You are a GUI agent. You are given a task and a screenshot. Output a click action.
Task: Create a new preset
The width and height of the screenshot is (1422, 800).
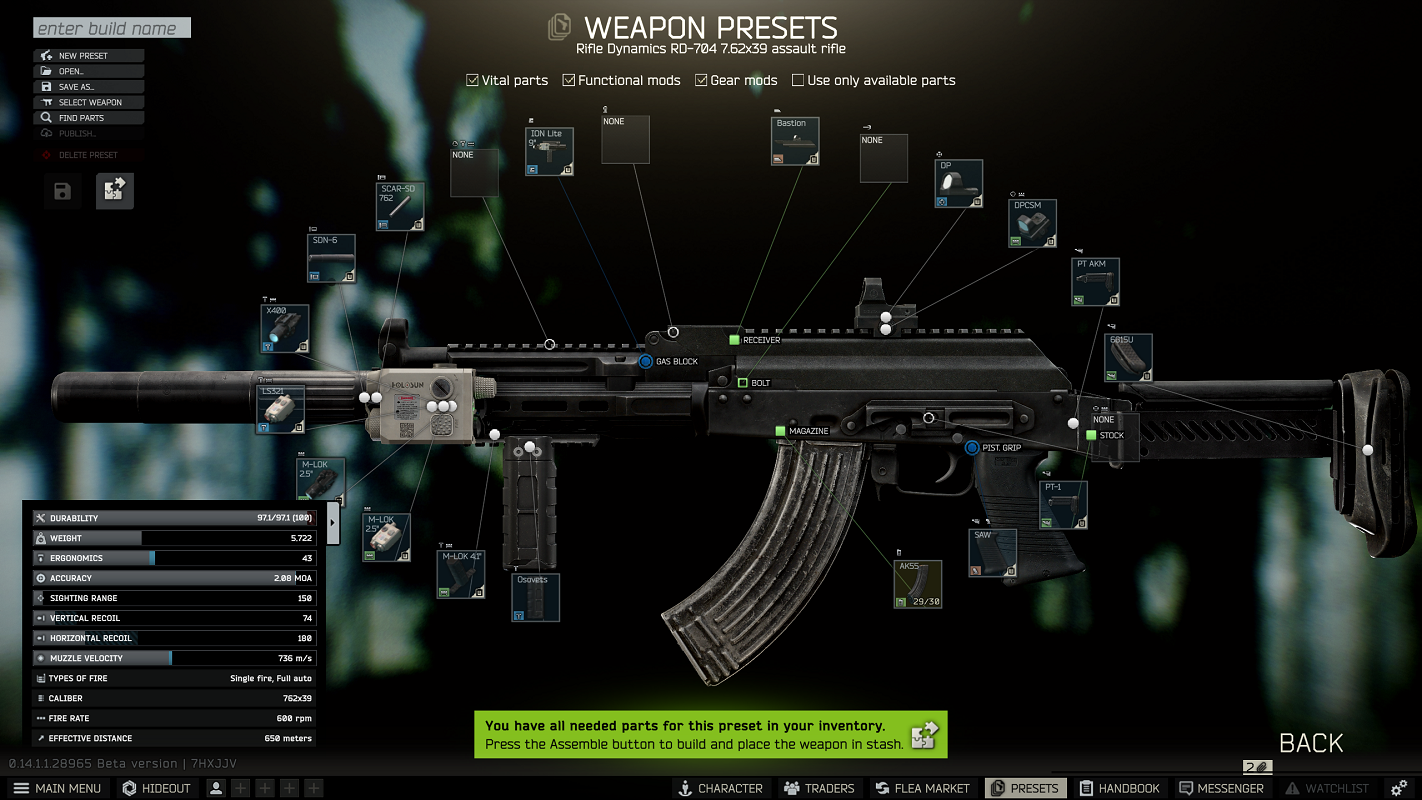[x=89, y=56]
